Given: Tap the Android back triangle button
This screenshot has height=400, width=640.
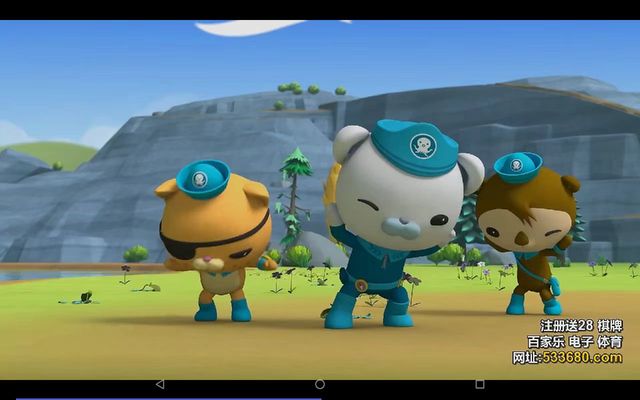Looking at the screenshot, I should click(x=160, y=384).
